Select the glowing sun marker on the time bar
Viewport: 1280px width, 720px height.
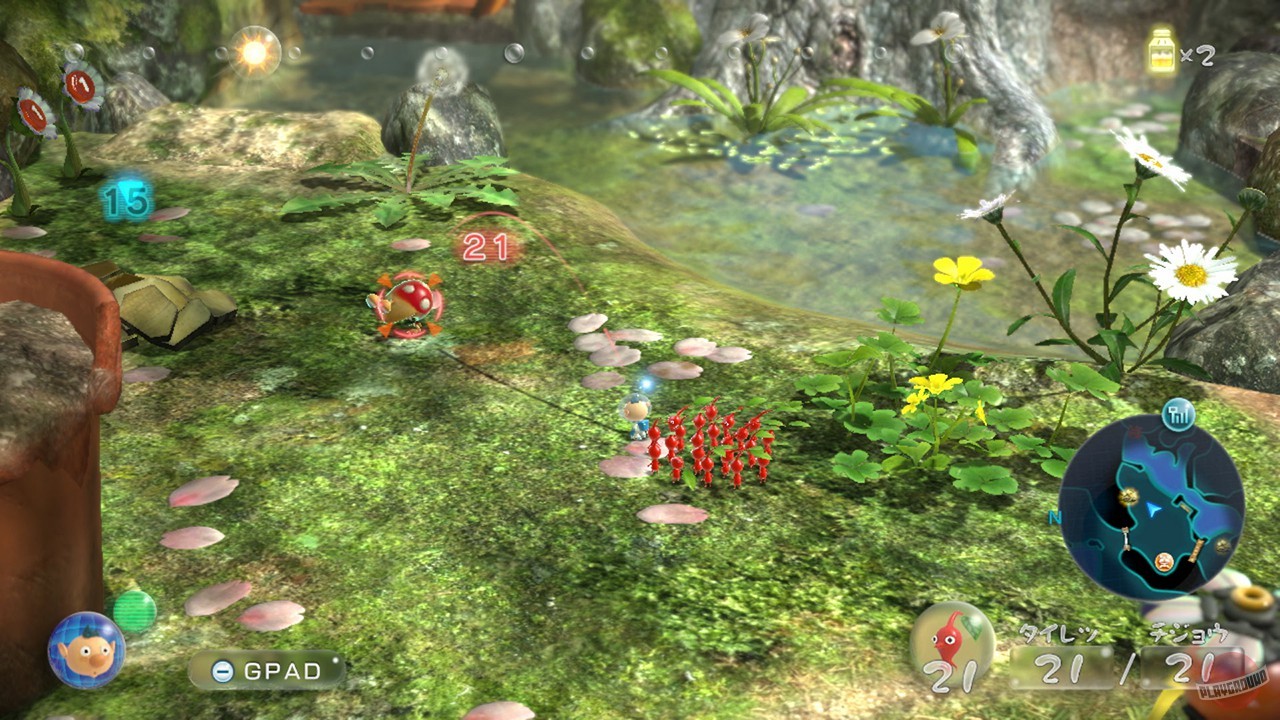[253, 50]
